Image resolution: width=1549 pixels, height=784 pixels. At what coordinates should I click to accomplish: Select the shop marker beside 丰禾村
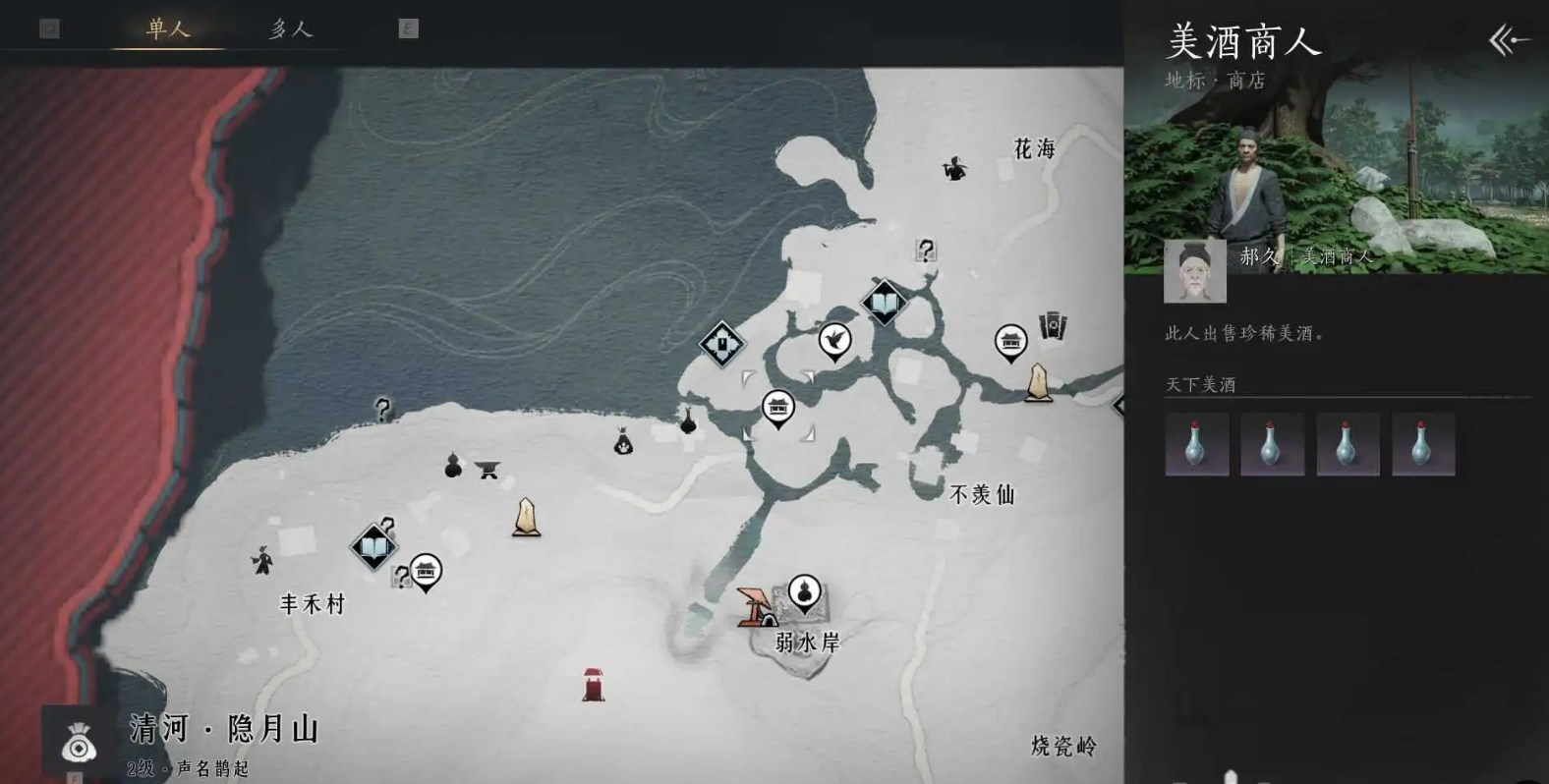[426, 570]
